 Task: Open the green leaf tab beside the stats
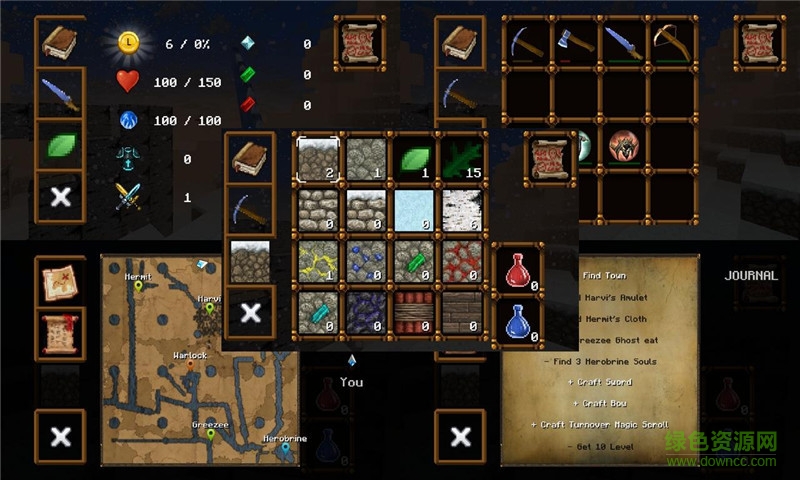coord(60,145)
